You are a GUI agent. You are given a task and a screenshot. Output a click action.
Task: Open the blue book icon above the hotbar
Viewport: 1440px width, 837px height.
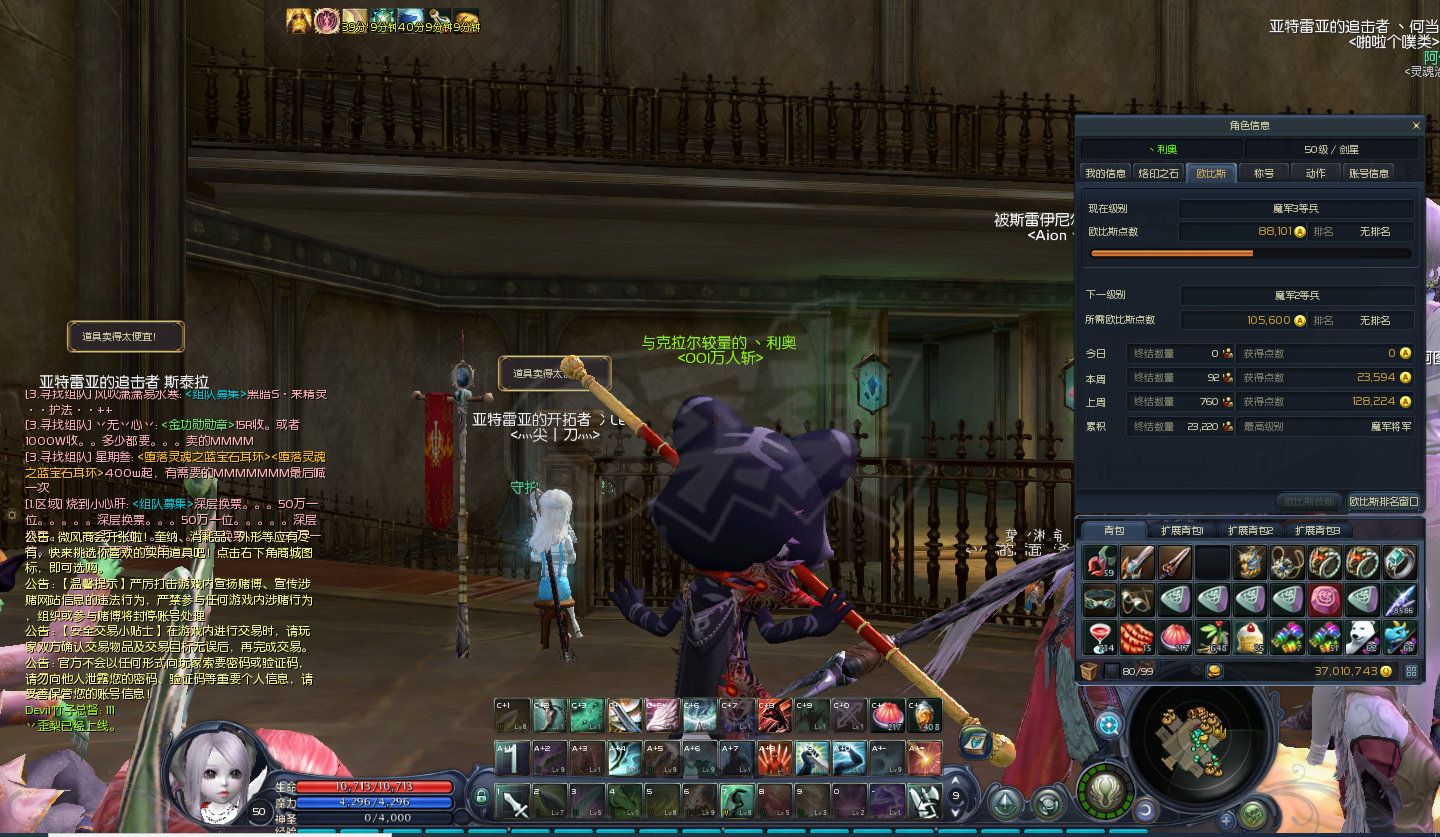pos(975,741)
